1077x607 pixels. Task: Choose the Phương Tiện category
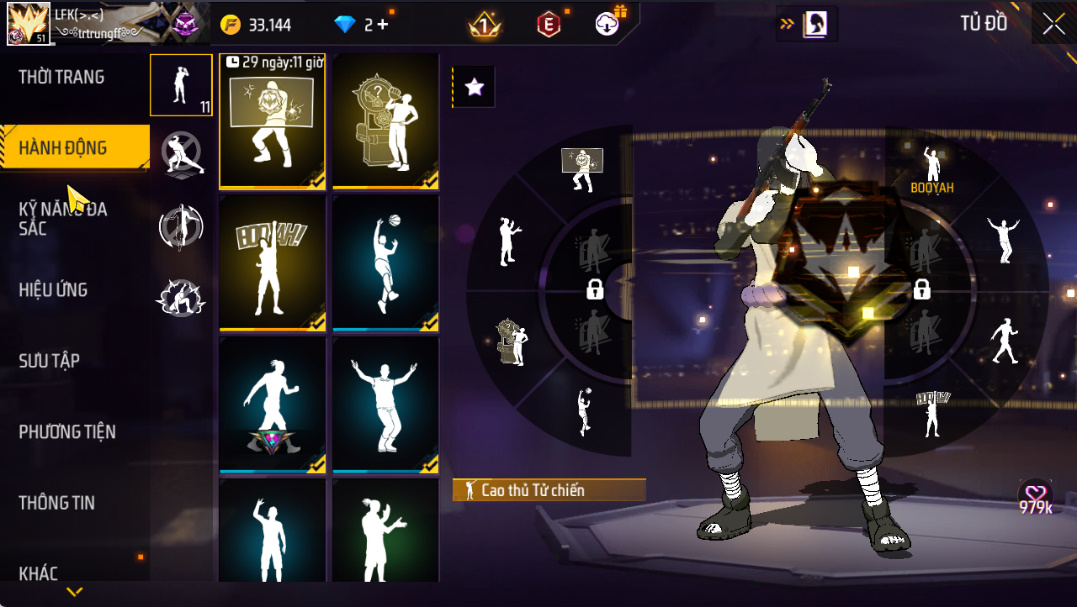click(67, 432)
